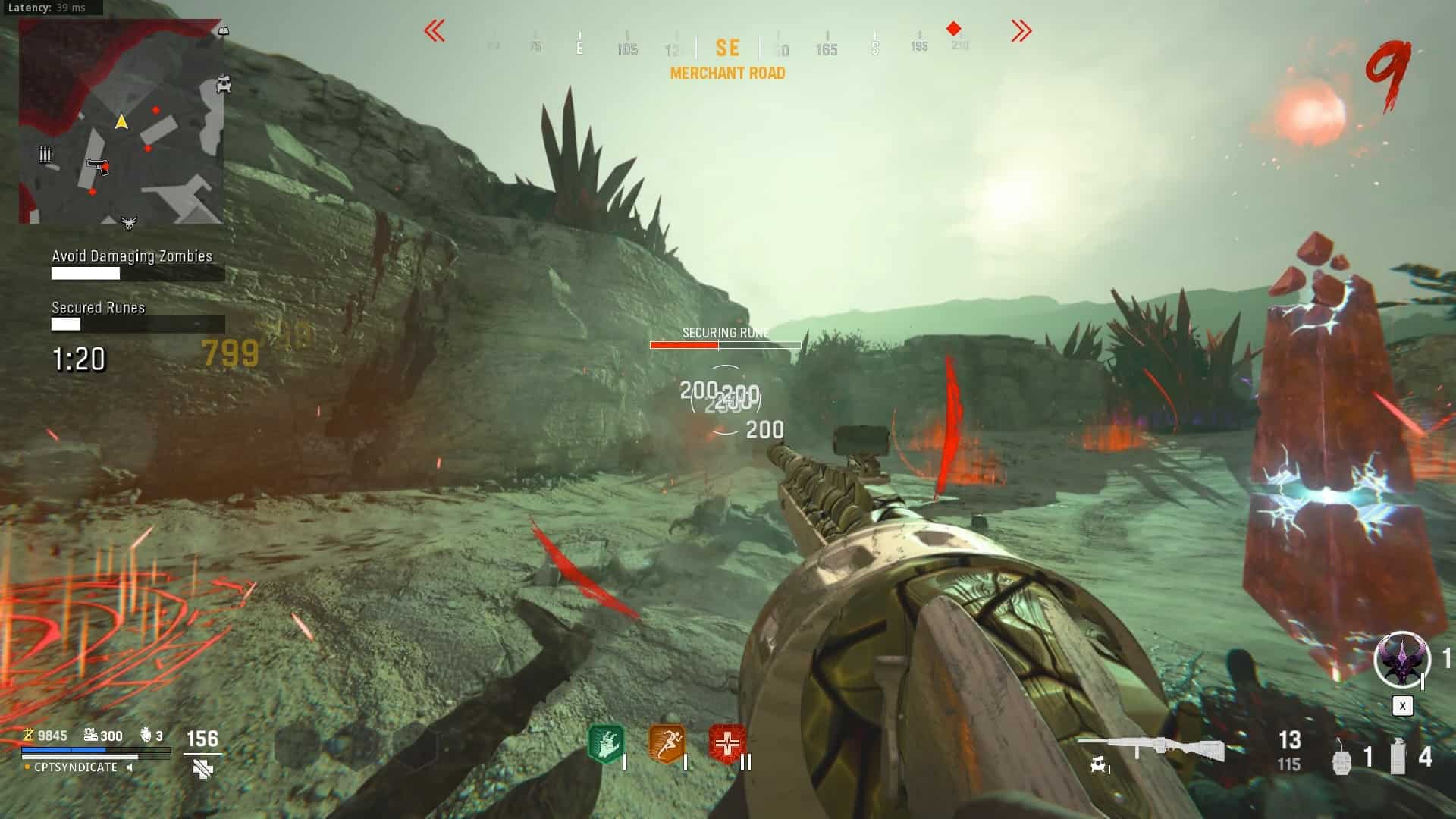This screenshot has height=819, width=1456.
Task: Click the SE heading on the compass bar
Action: [x=727, y=49]
